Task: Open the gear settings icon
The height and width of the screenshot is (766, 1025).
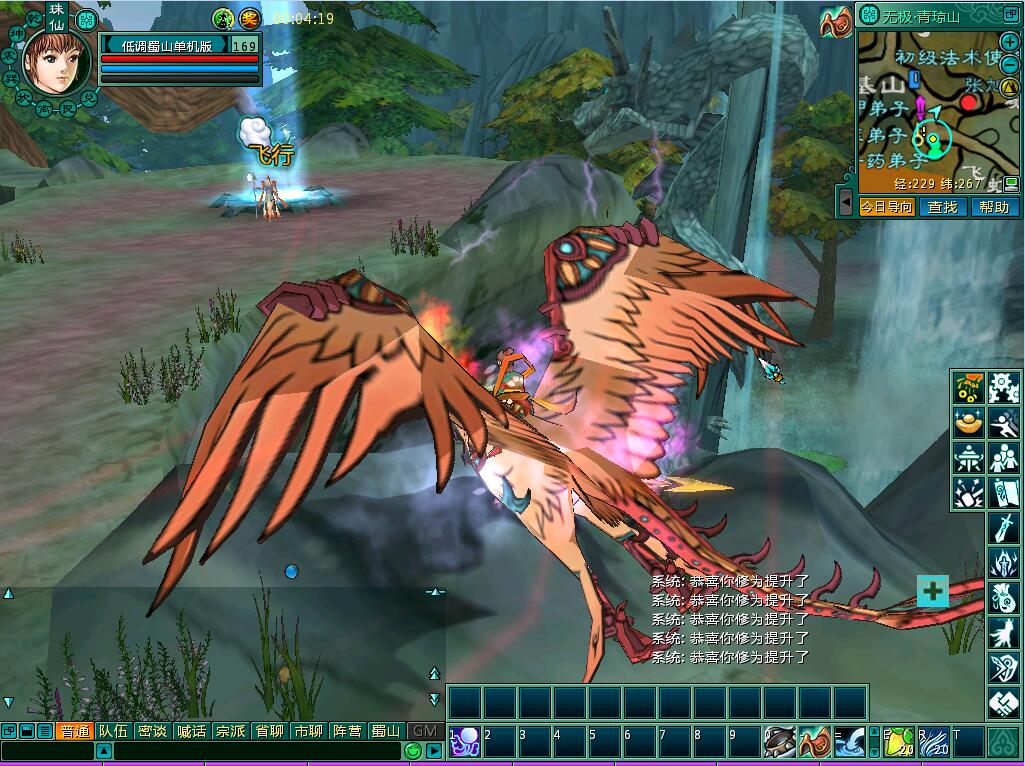Action: [x=1002, y=387]
